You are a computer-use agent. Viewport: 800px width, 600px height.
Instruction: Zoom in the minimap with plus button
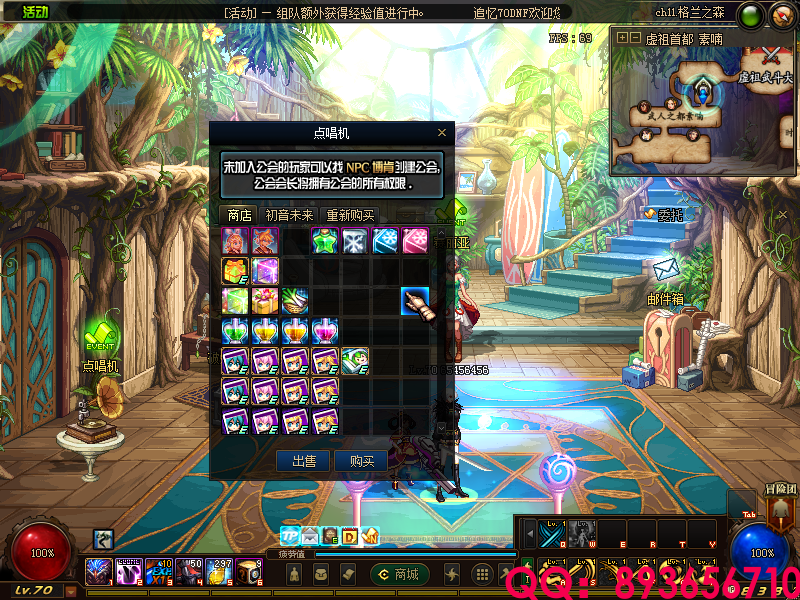click(622, 38)
